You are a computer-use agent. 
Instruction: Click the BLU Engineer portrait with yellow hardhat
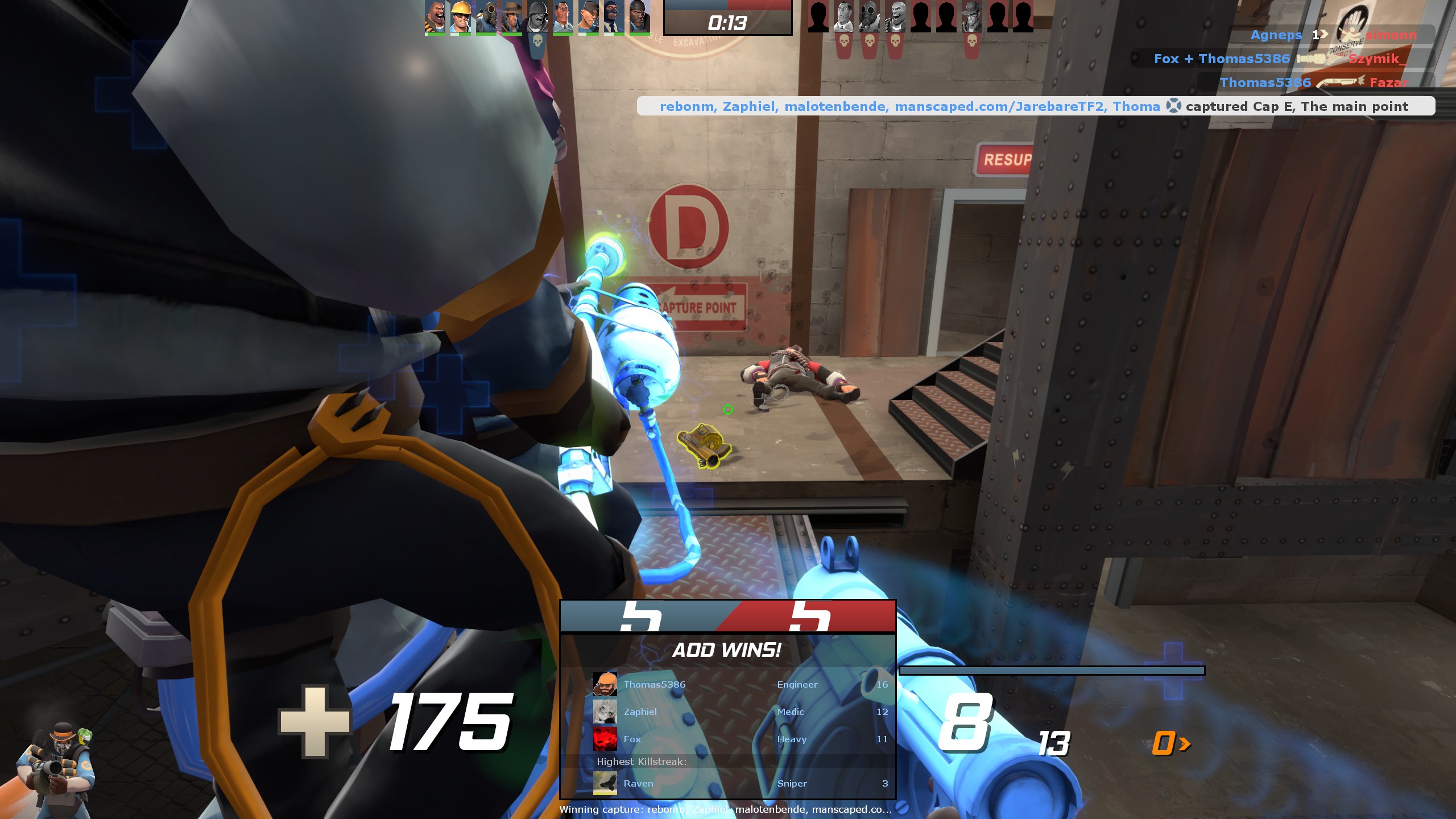461,16
